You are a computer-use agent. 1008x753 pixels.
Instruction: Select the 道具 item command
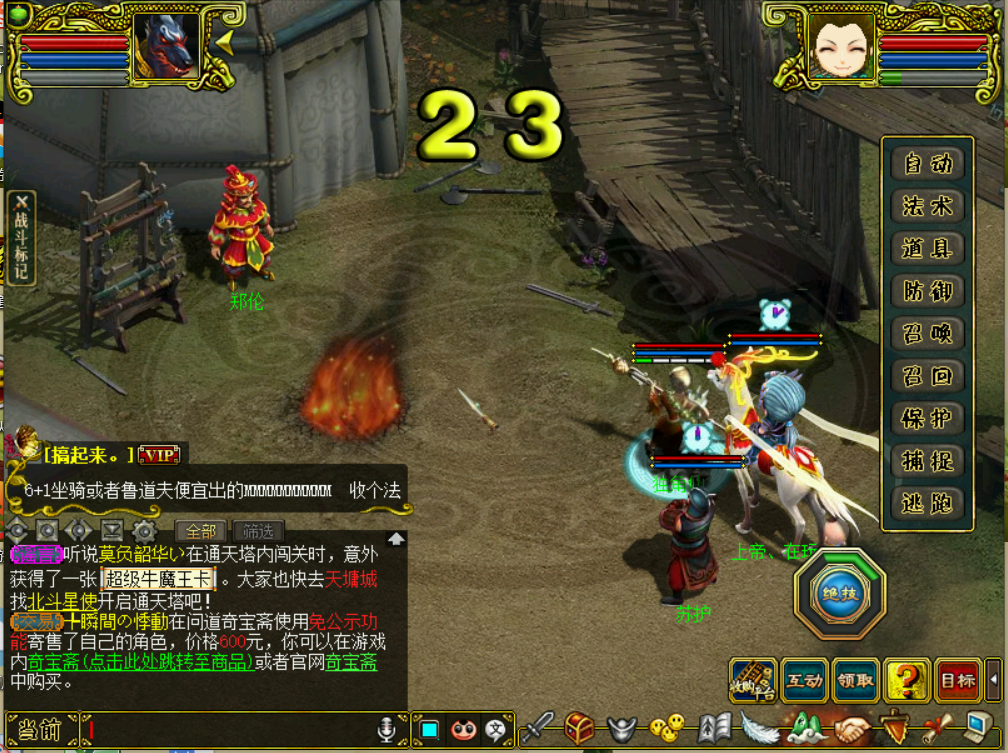[x=927, y=249]
